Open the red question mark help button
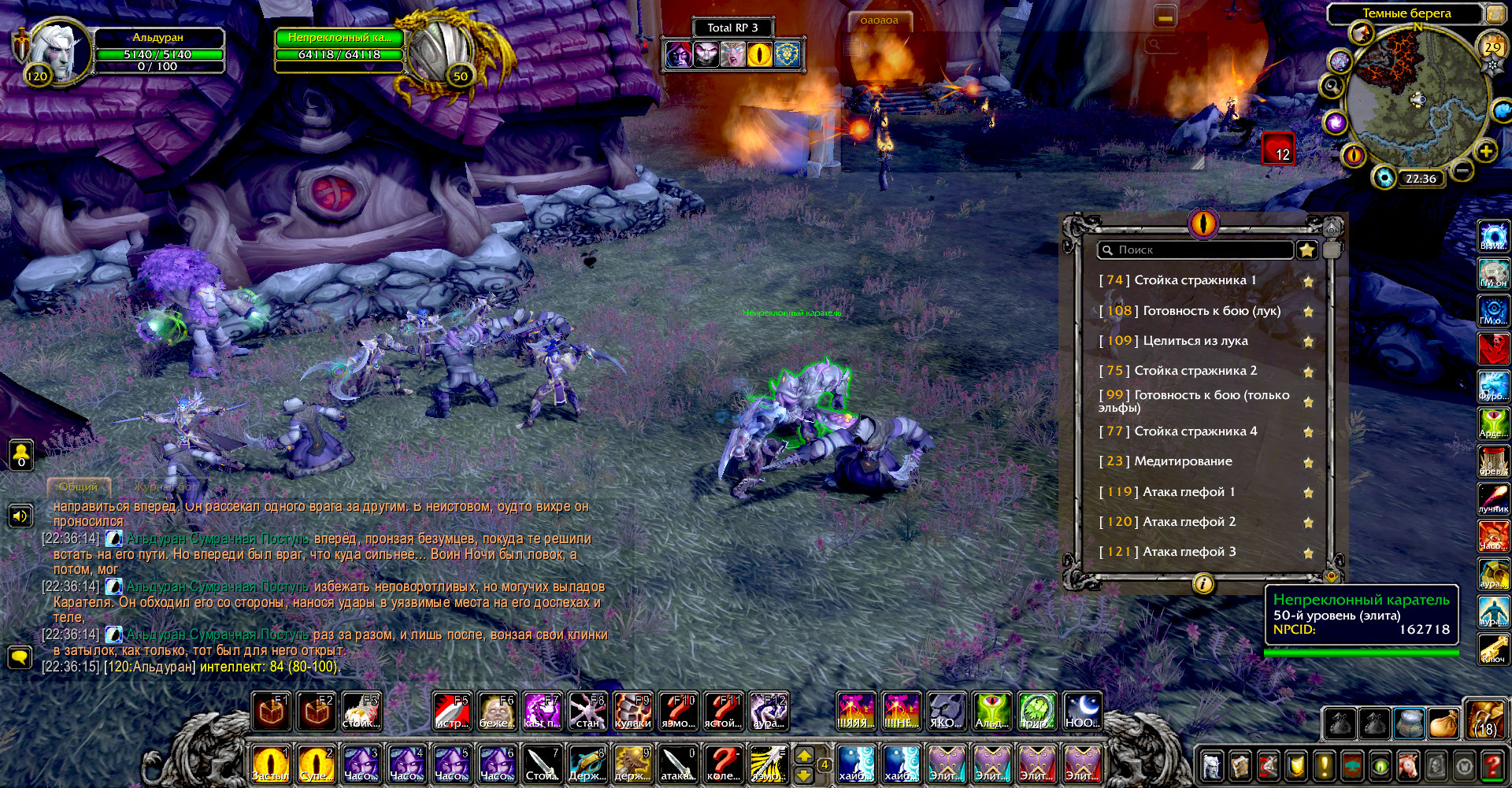 point(1491,765)
